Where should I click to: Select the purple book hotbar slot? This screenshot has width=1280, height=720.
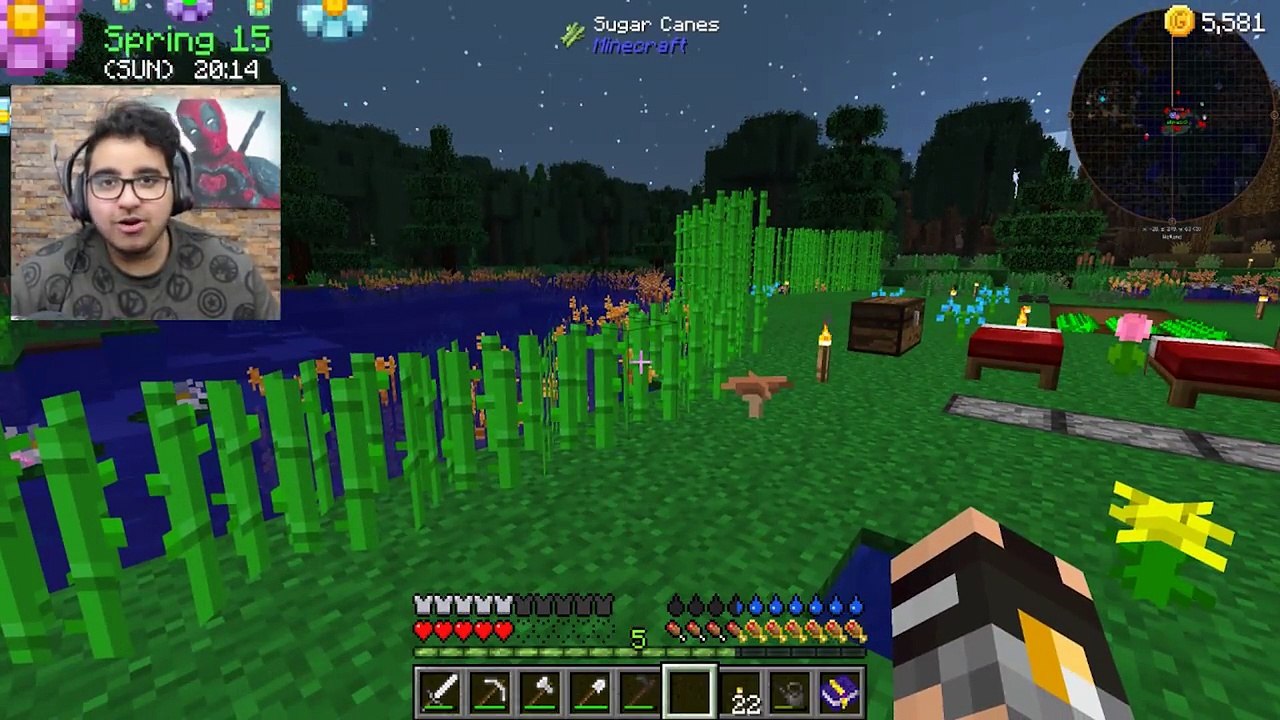click(841, 692)
